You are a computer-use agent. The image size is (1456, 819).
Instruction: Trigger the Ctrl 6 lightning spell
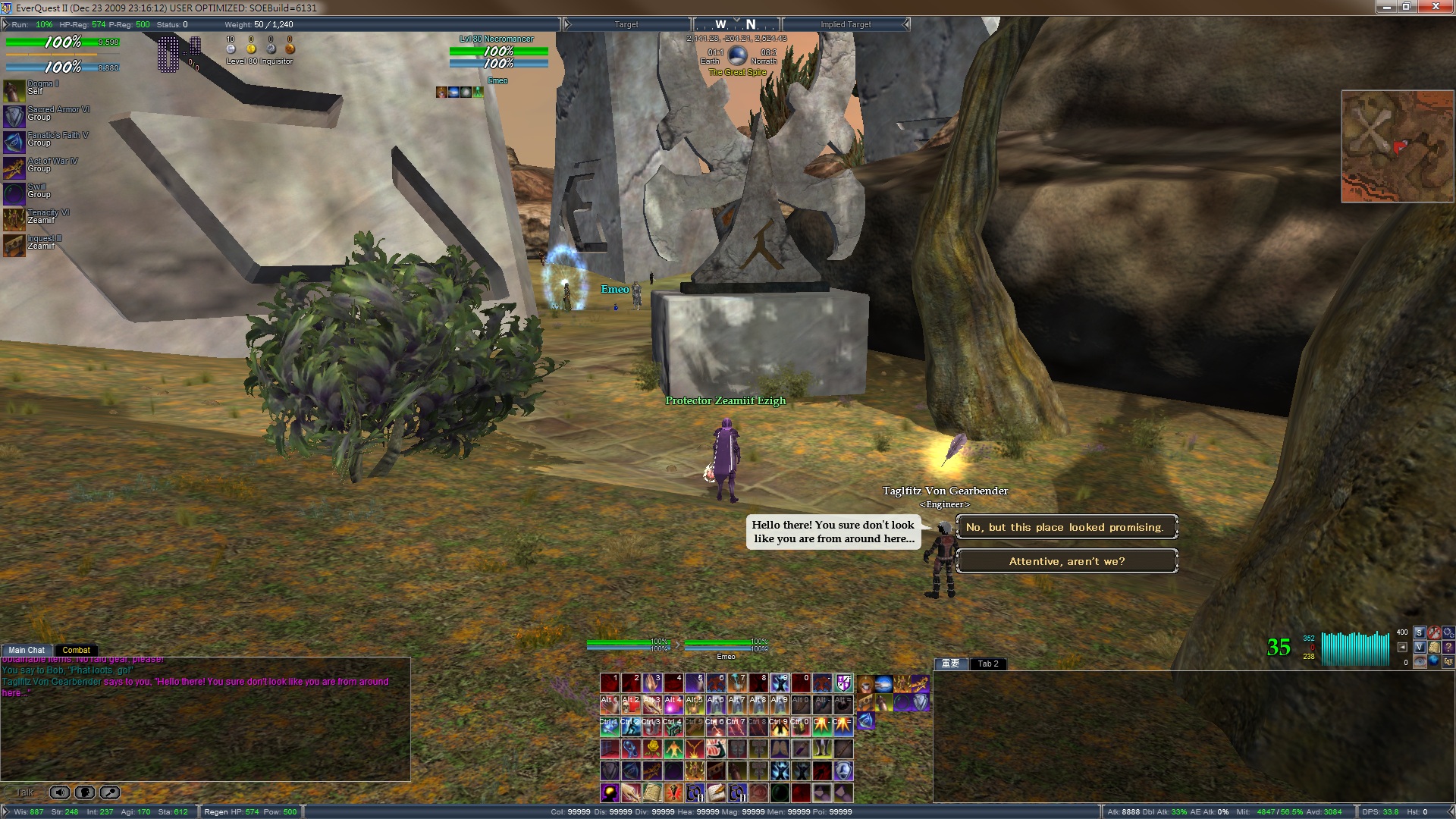coord(716,727)
